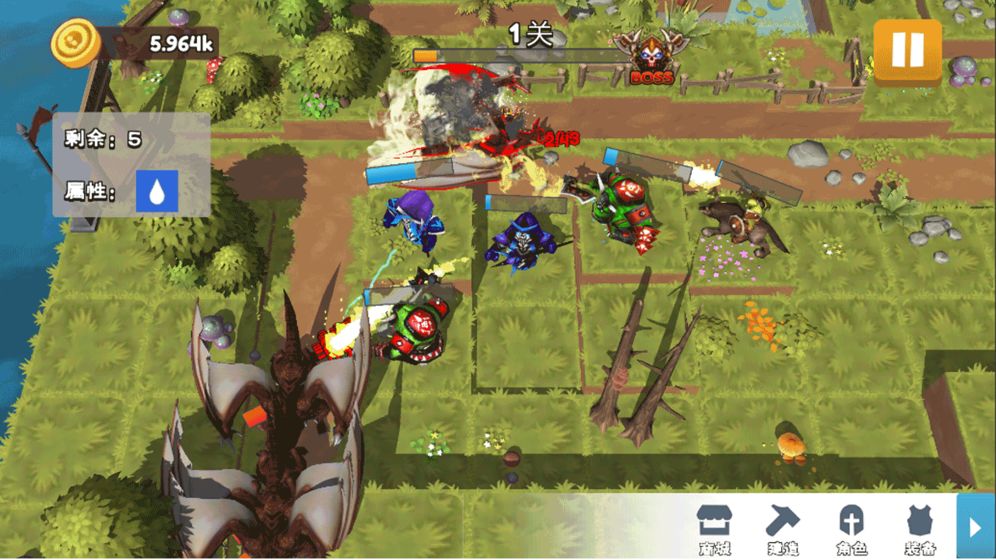996x560 pixels.
Task: Open the equipment (装备) armor menu
Action: coord(919,528)
